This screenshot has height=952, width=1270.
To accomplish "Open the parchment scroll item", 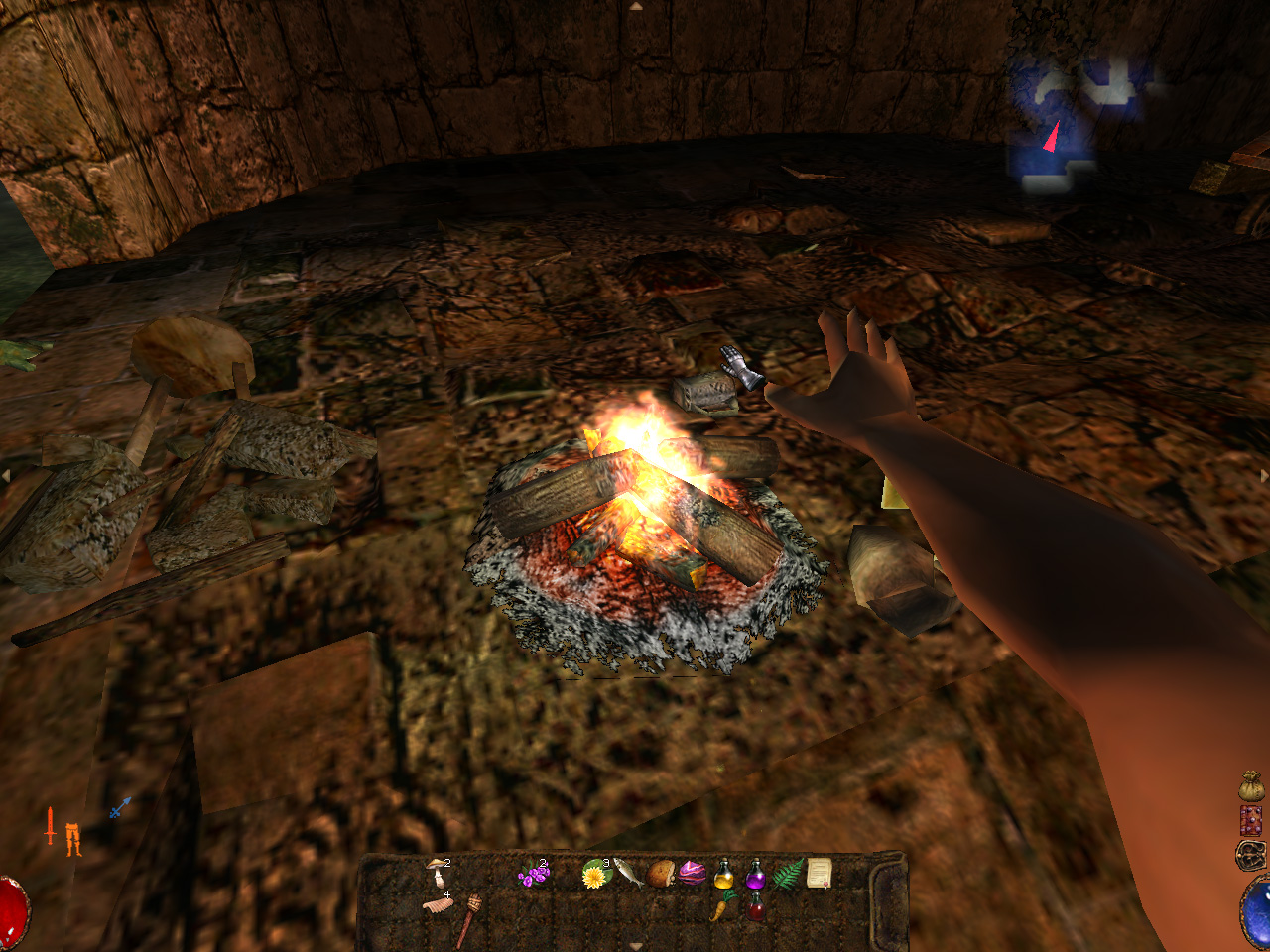I will pos(820,873).
